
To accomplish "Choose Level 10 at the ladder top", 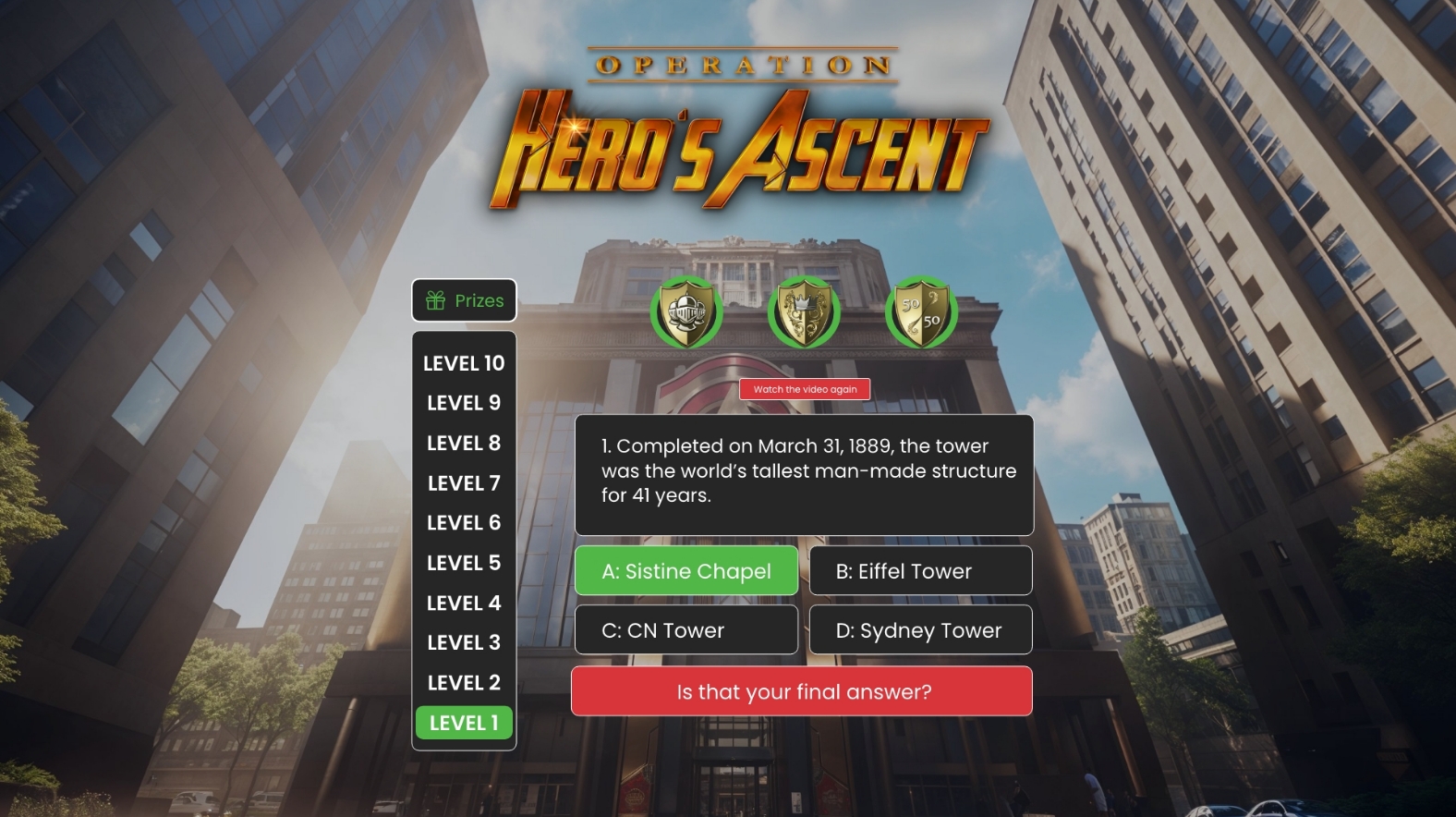I will point(464,363).
